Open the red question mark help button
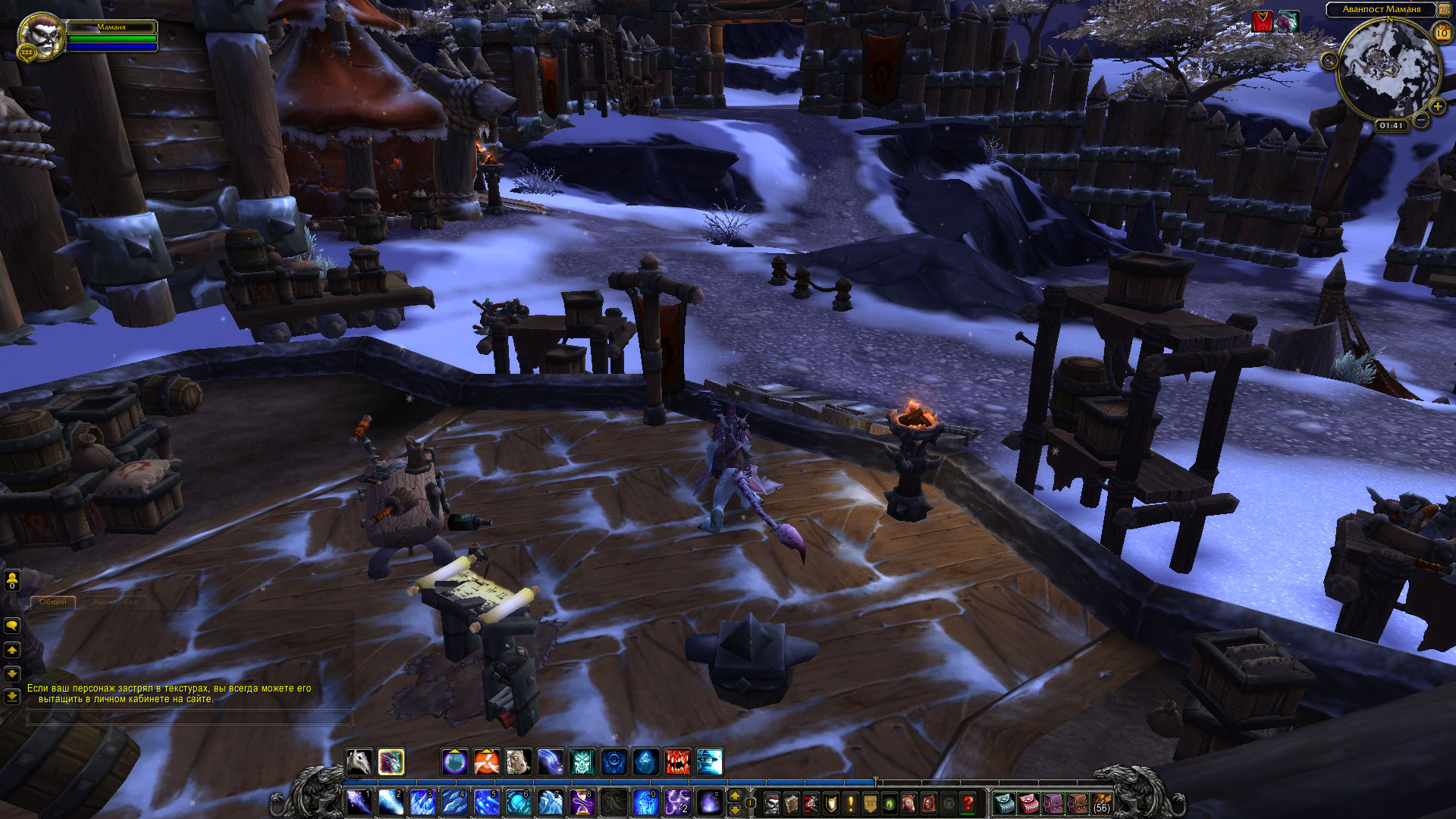1456x819 pixels. [x=968, y=803]
